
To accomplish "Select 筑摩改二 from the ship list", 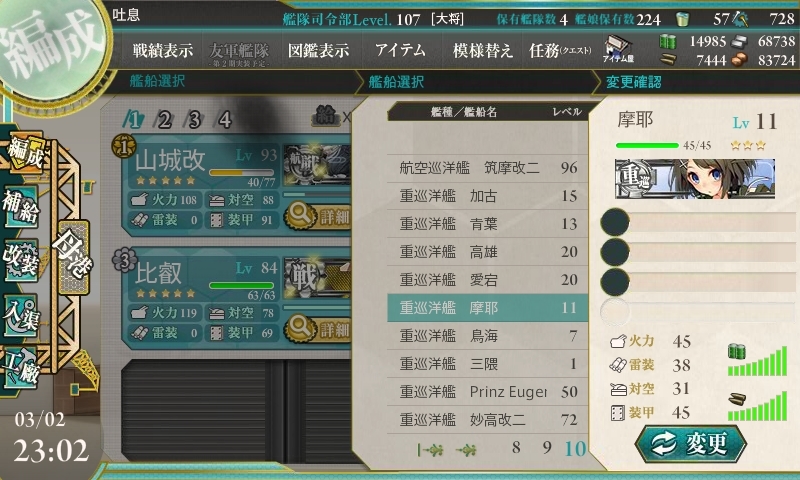I will tap(488, 167).
